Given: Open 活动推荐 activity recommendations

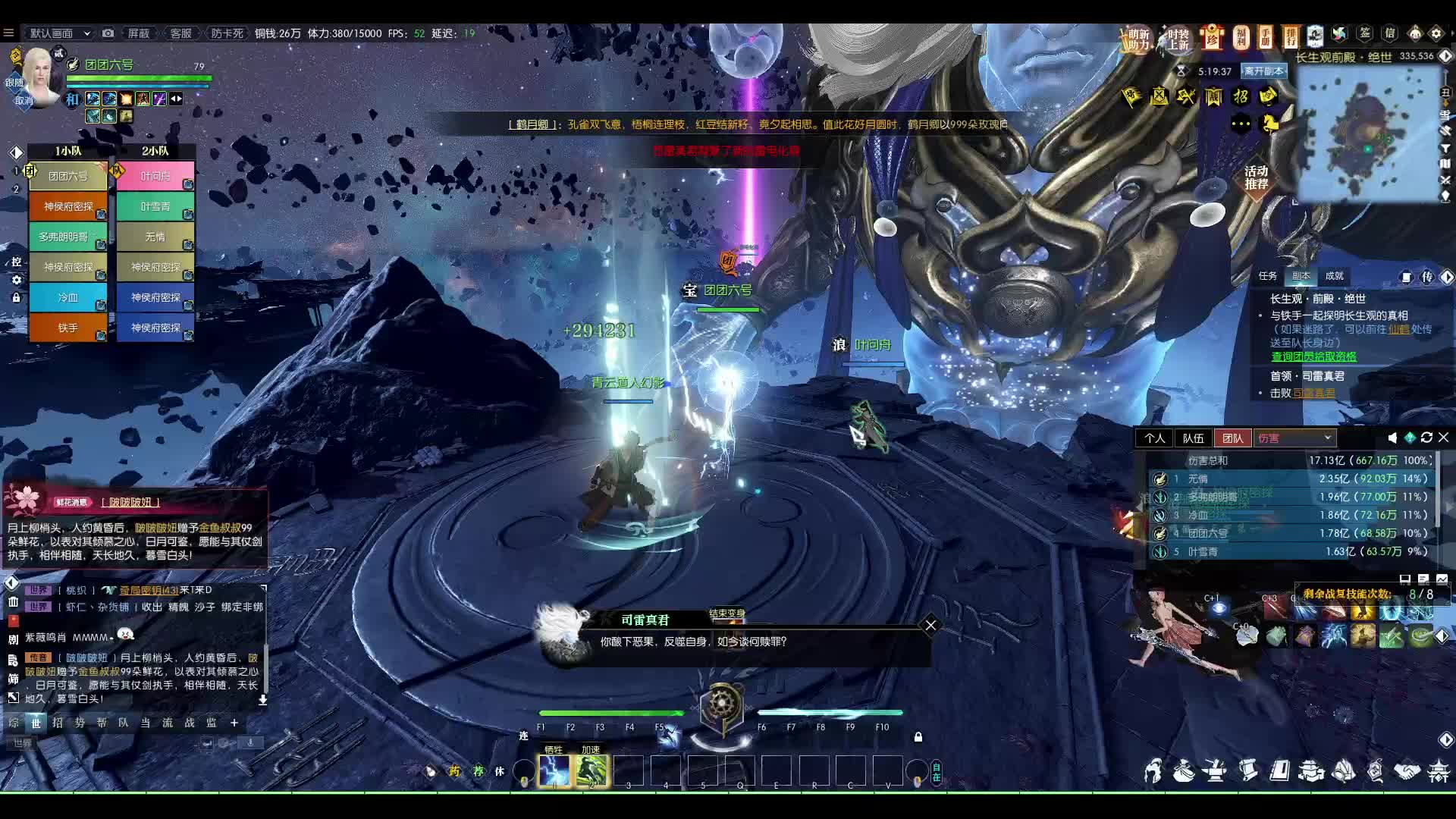Looking at the screenshot, I should (1256, 177).
